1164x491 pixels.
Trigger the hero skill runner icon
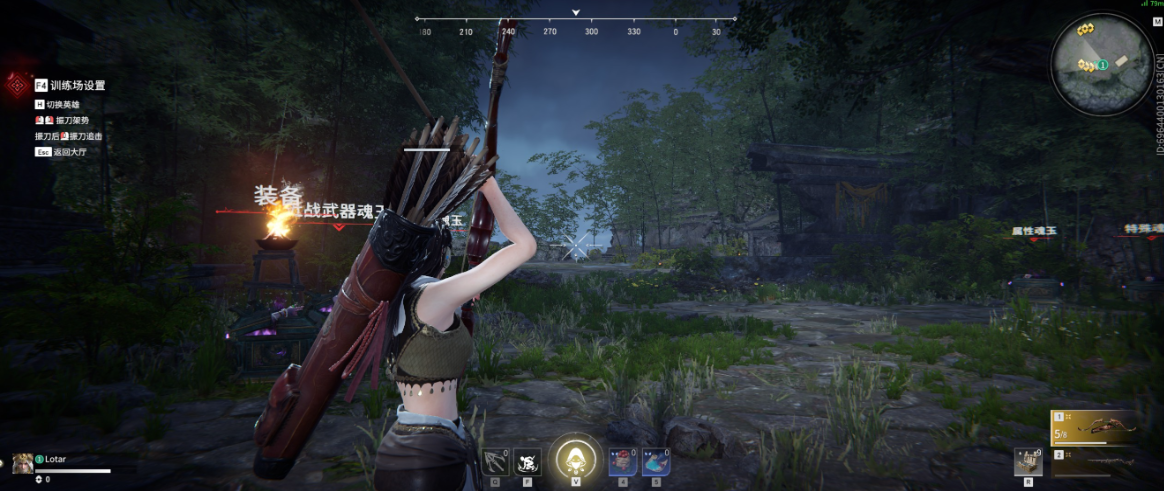(x=527, y=461)
